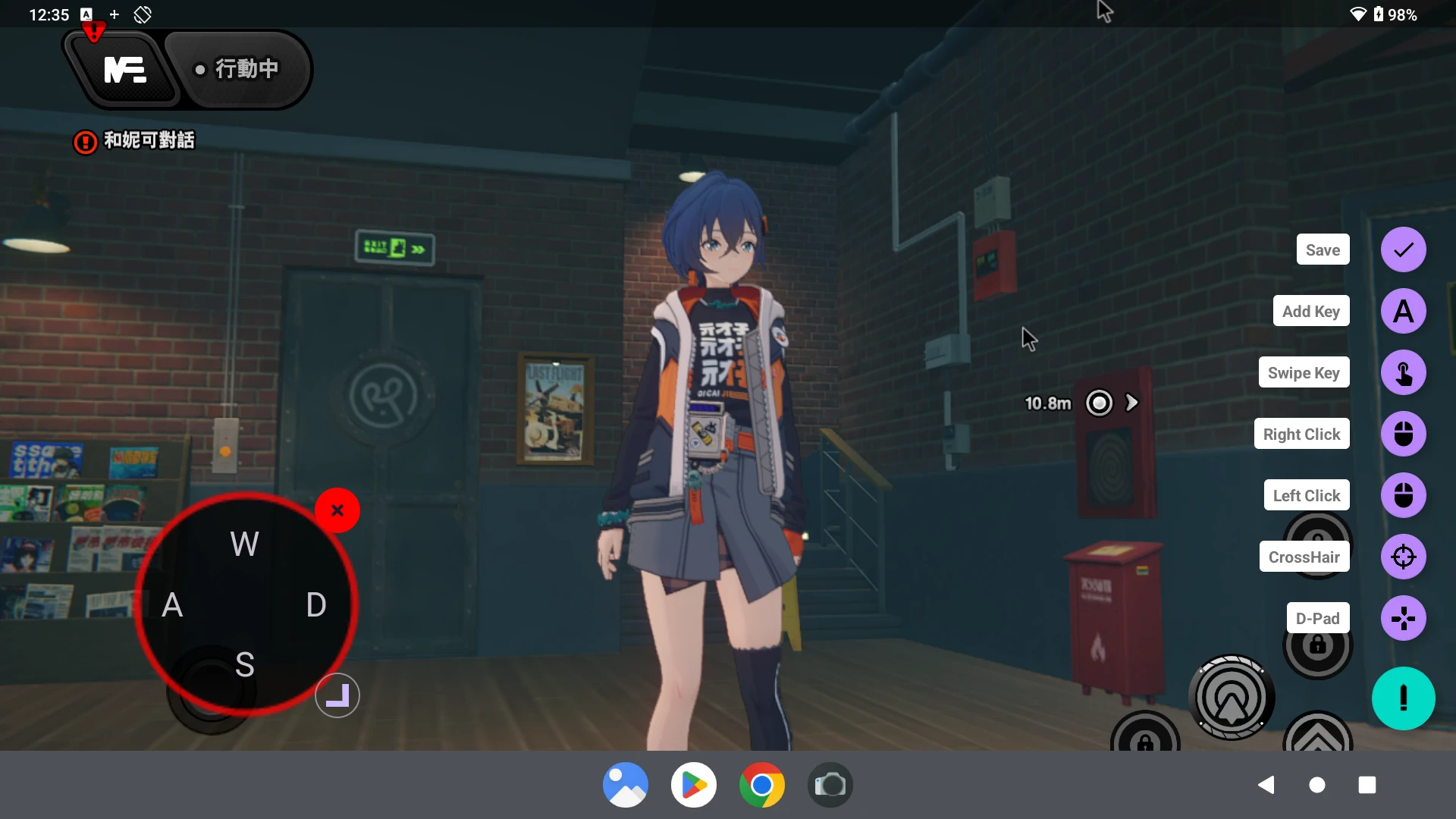Viewport: 1456px width, 819px height.
Task: Select the quest objective tracker text
Action: 149,140
